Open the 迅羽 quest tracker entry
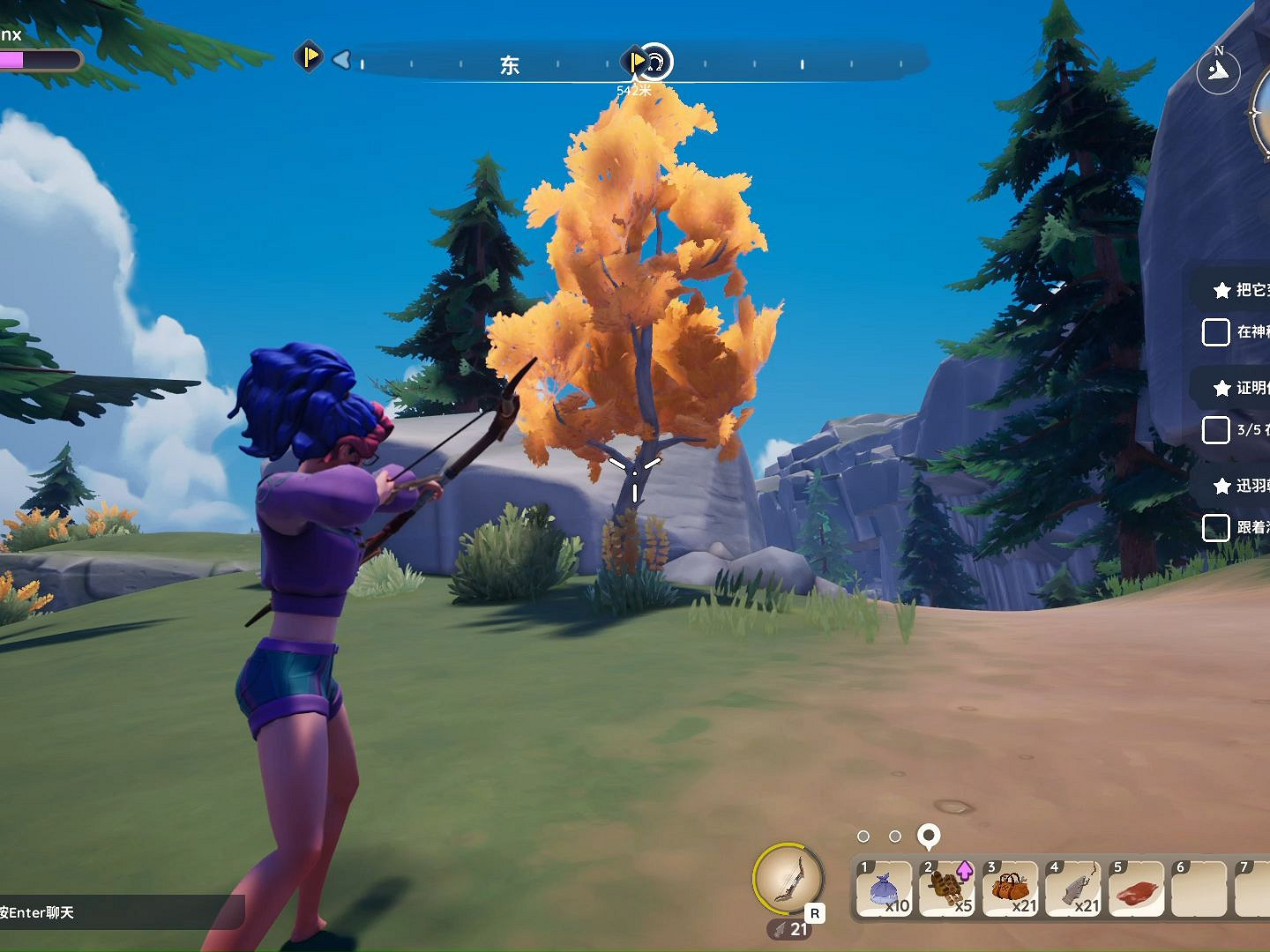The height and width of the screenshot is (952, 1270). click(1244, 486)
